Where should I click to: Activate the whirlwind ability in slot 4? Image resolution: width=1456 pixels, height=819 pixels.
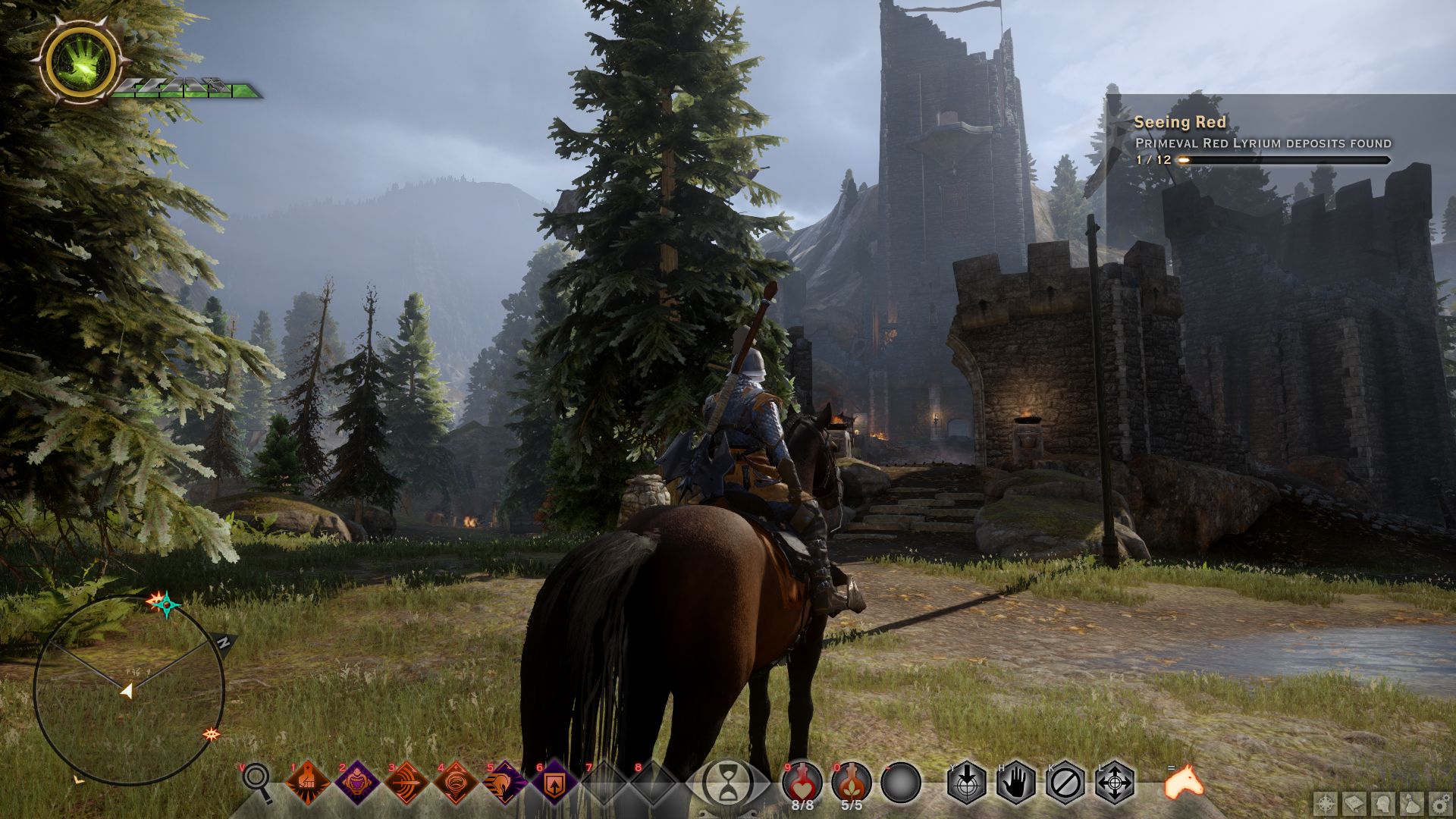click(456, 783)
